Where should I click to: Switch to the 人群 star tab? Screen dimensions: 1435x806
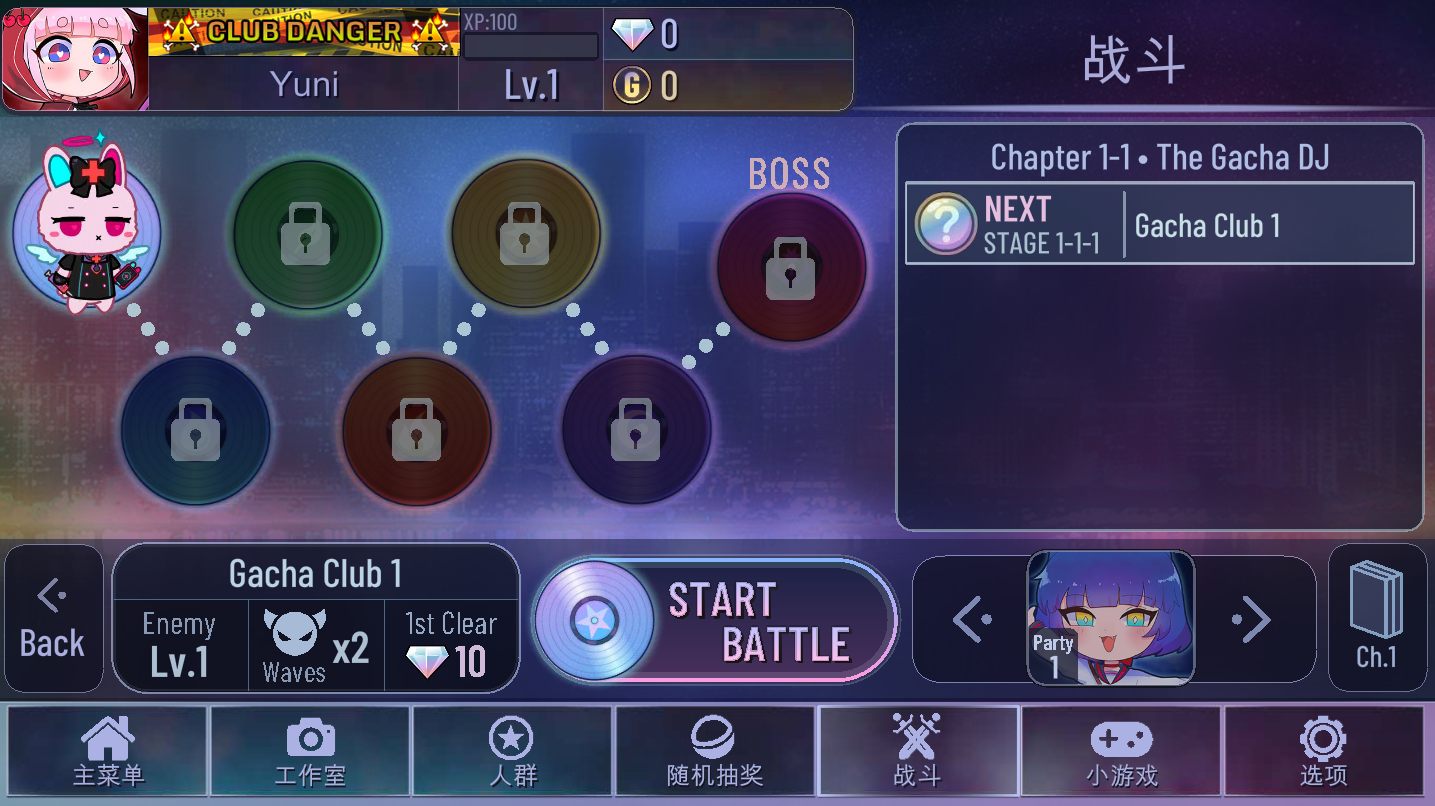[512, 752]
